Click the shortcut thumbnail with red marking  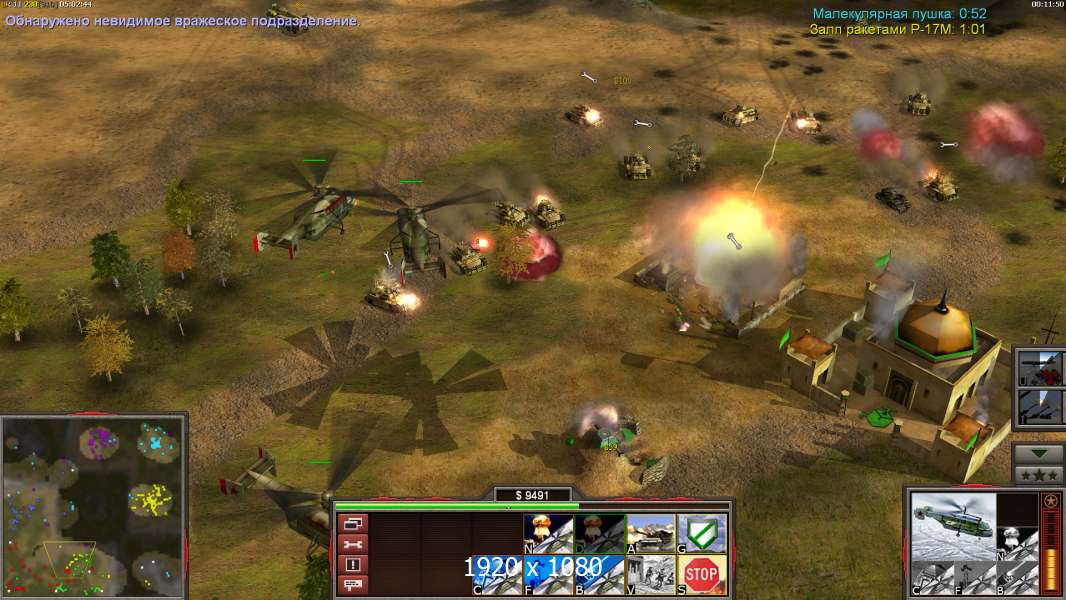coord(1039,368)
